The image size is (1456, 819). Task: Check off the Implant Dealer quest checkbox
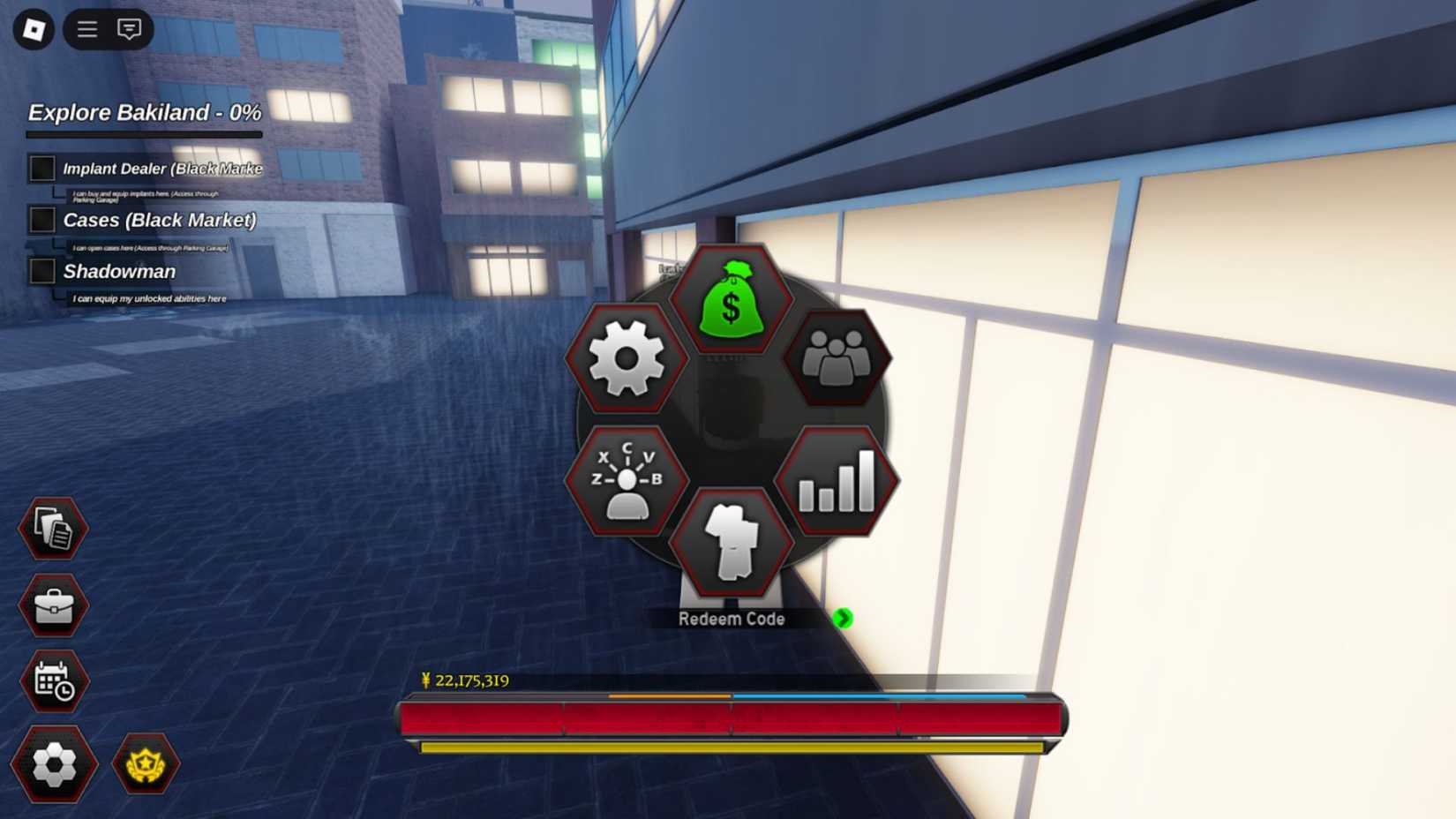coord(41,168)
